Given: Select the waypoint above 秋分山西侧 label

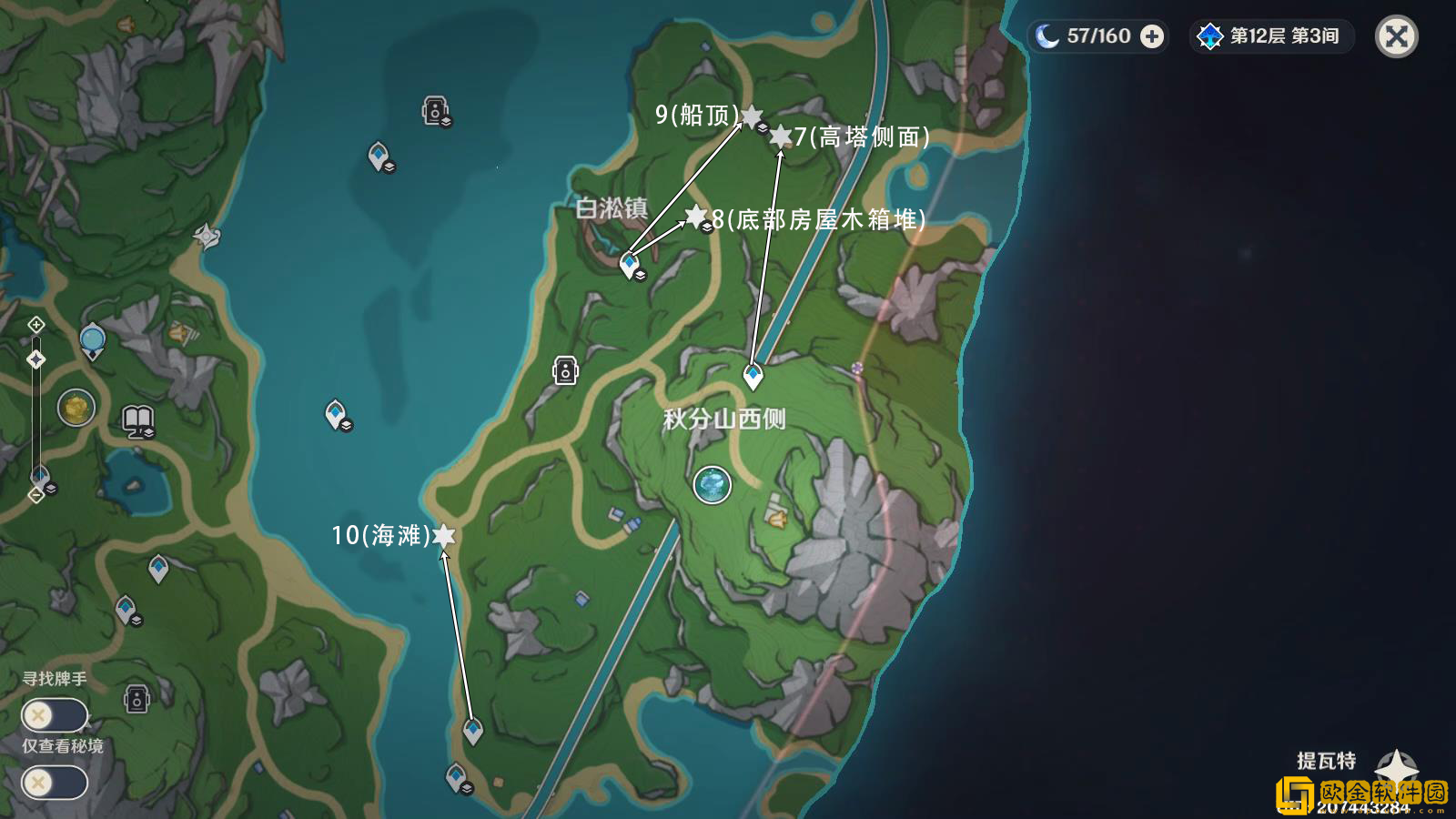Looking at the screenshot, I should click(753, 374).
